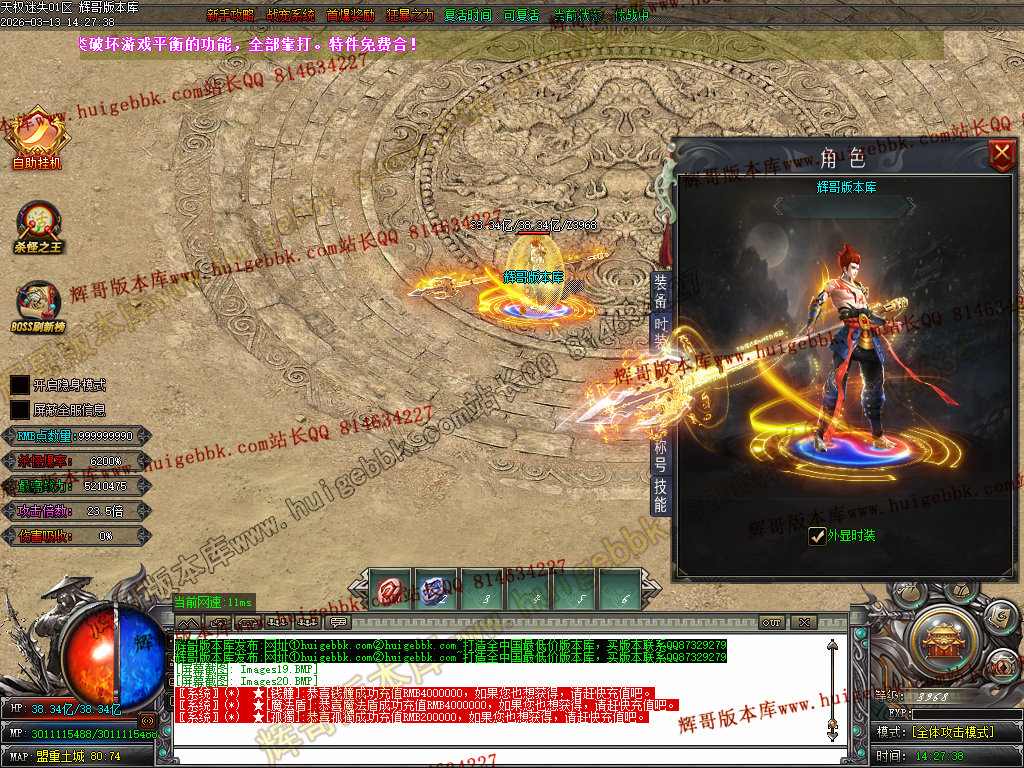
Task: Tick the 屏蔽全服信息 checkbox
Action: point(20,409)
